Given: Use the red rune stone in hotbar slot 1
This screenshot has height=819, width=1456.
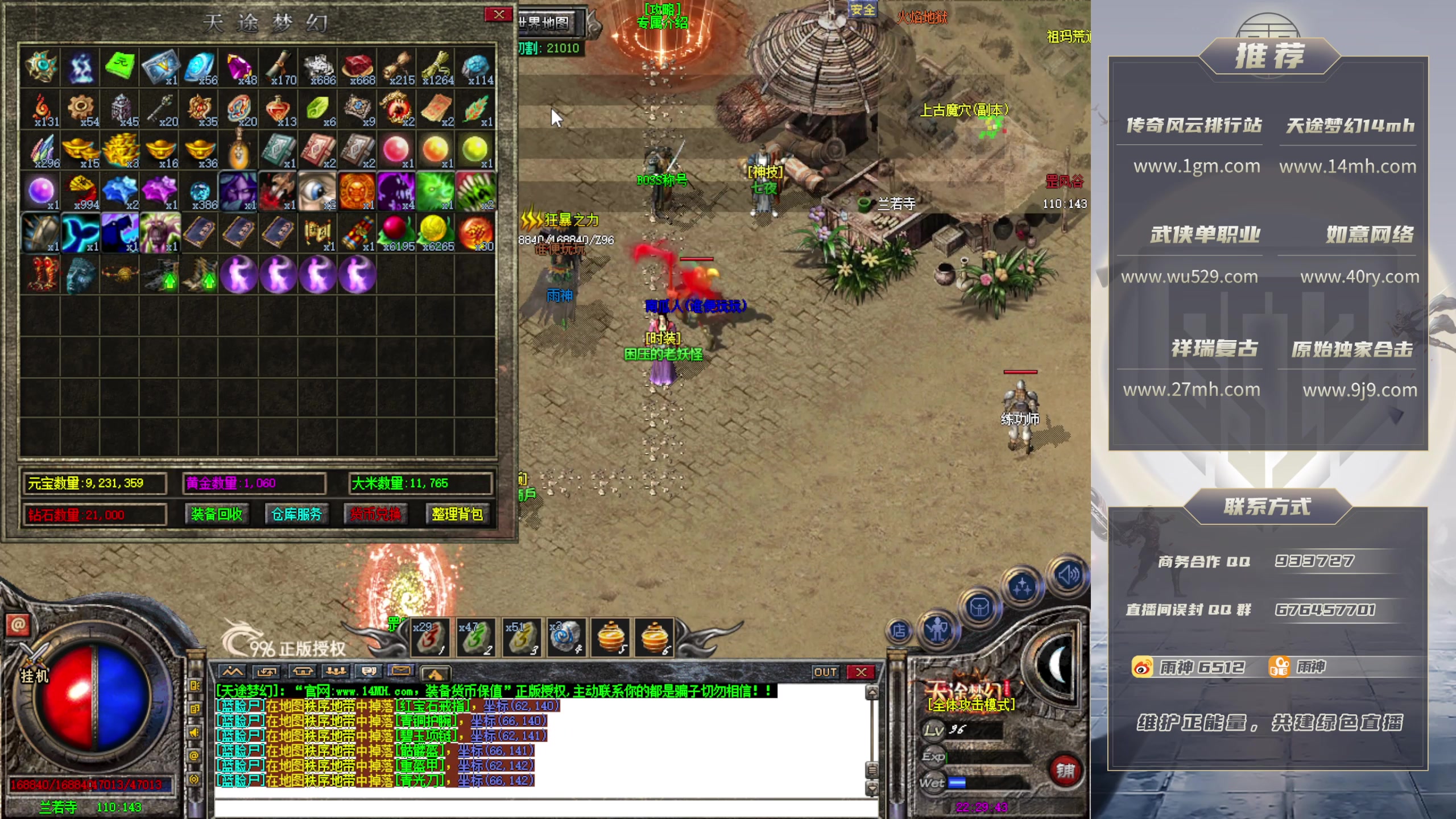Looking at the screenshot, I should point(430,637).
